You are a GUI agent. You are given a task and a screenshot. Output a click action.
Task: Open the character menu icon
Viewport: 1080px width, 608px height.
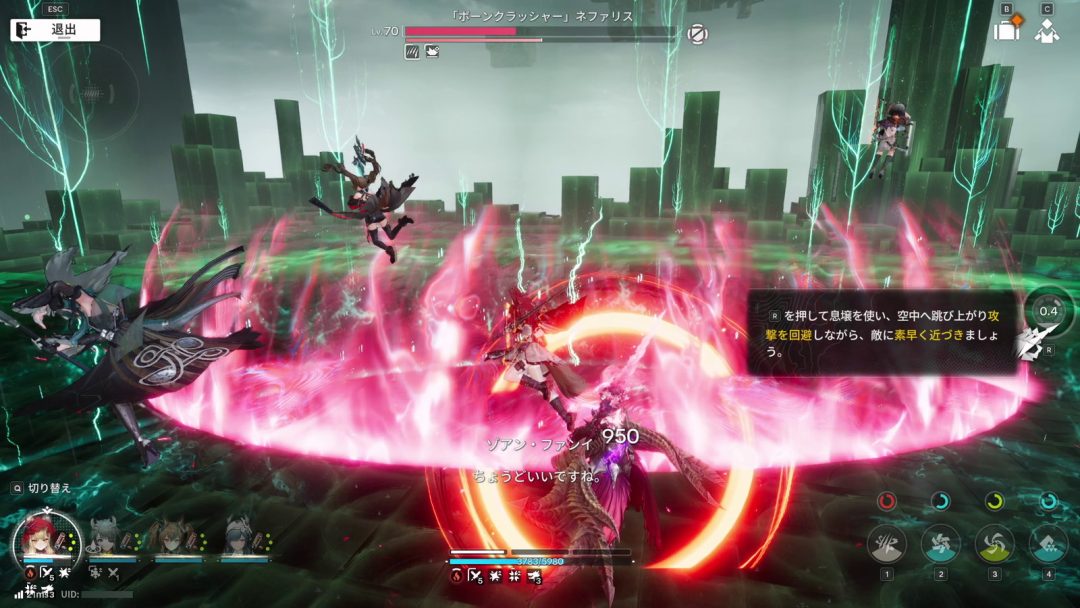1047,30
